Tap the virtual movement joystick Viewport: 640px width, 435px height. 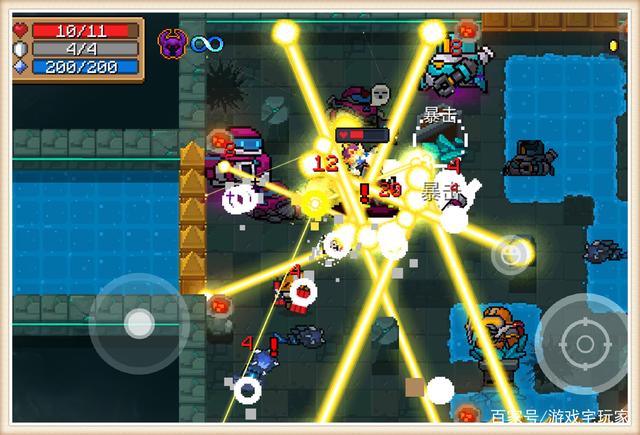click(138, 322)
